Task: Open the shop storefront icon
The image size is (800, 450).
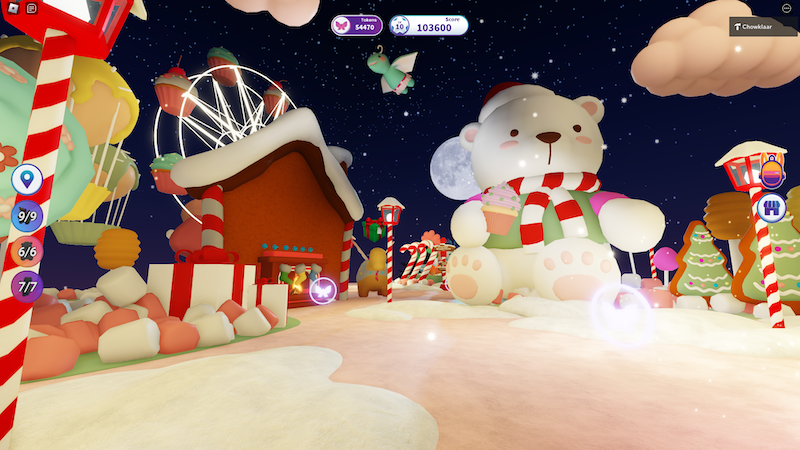Action: coord(771,209)
